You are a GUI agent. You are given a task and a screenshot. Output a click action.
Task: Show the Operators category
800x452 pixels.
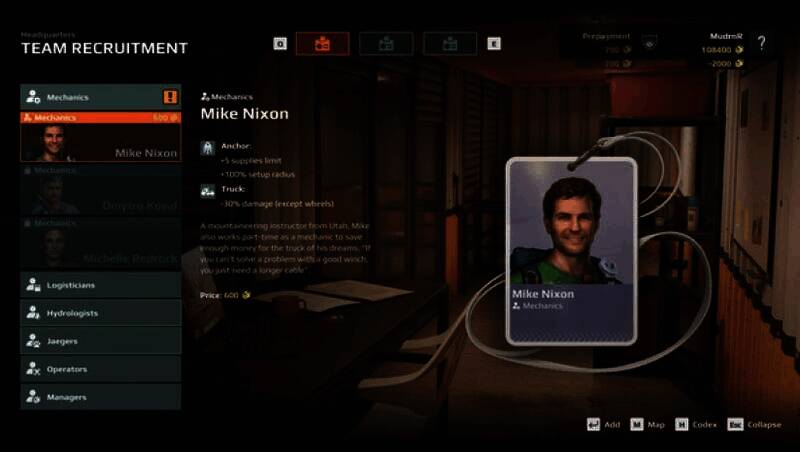[100, 369]
